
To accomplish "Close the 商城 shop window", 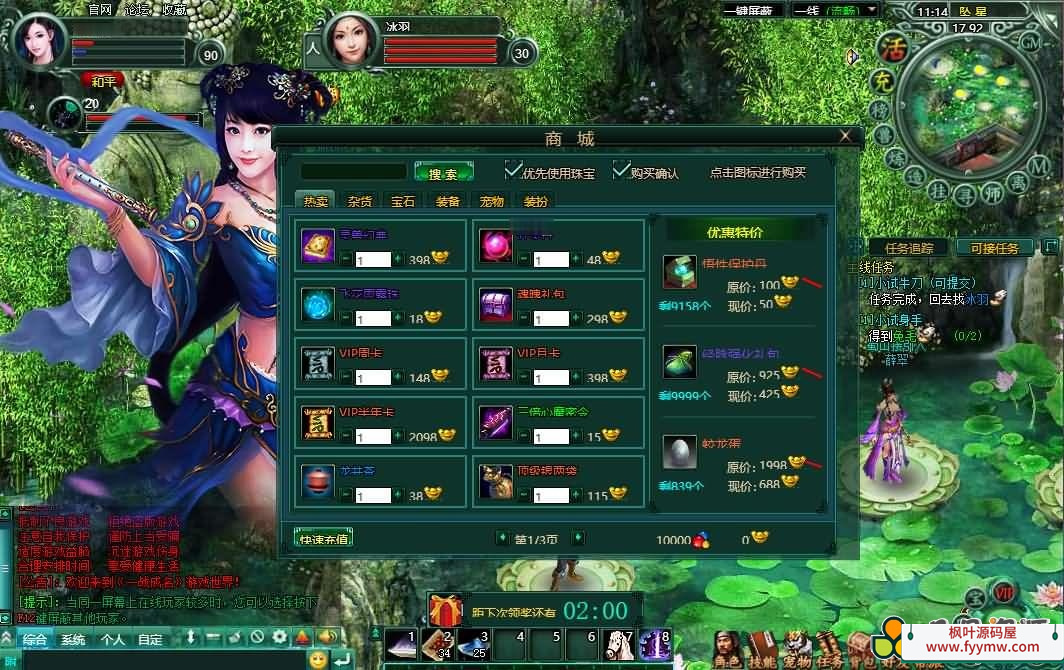I will click(x=847, y=136).
